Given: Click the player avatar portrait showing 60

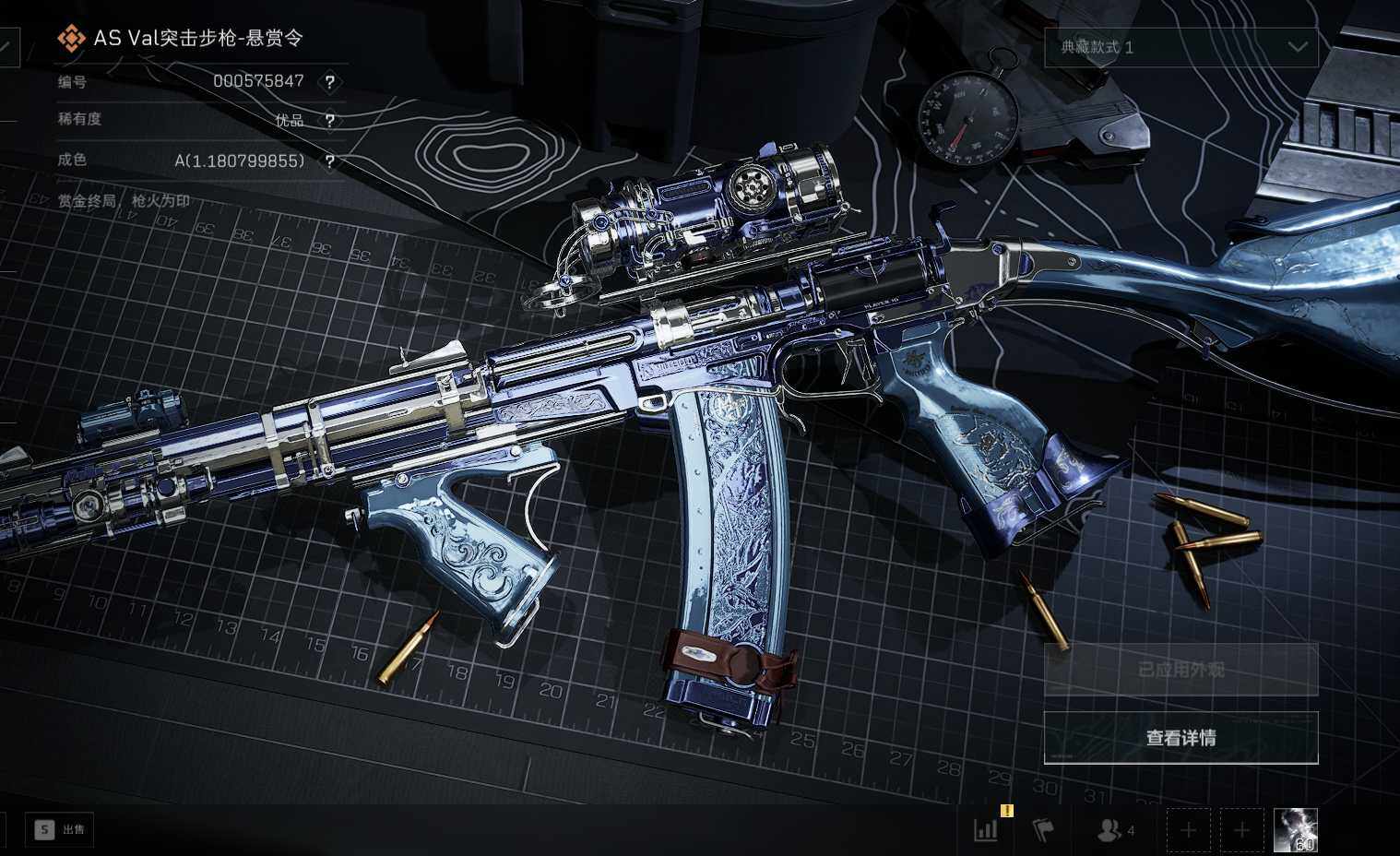Looking at the screenshot, I should [x=1295, y=829].
